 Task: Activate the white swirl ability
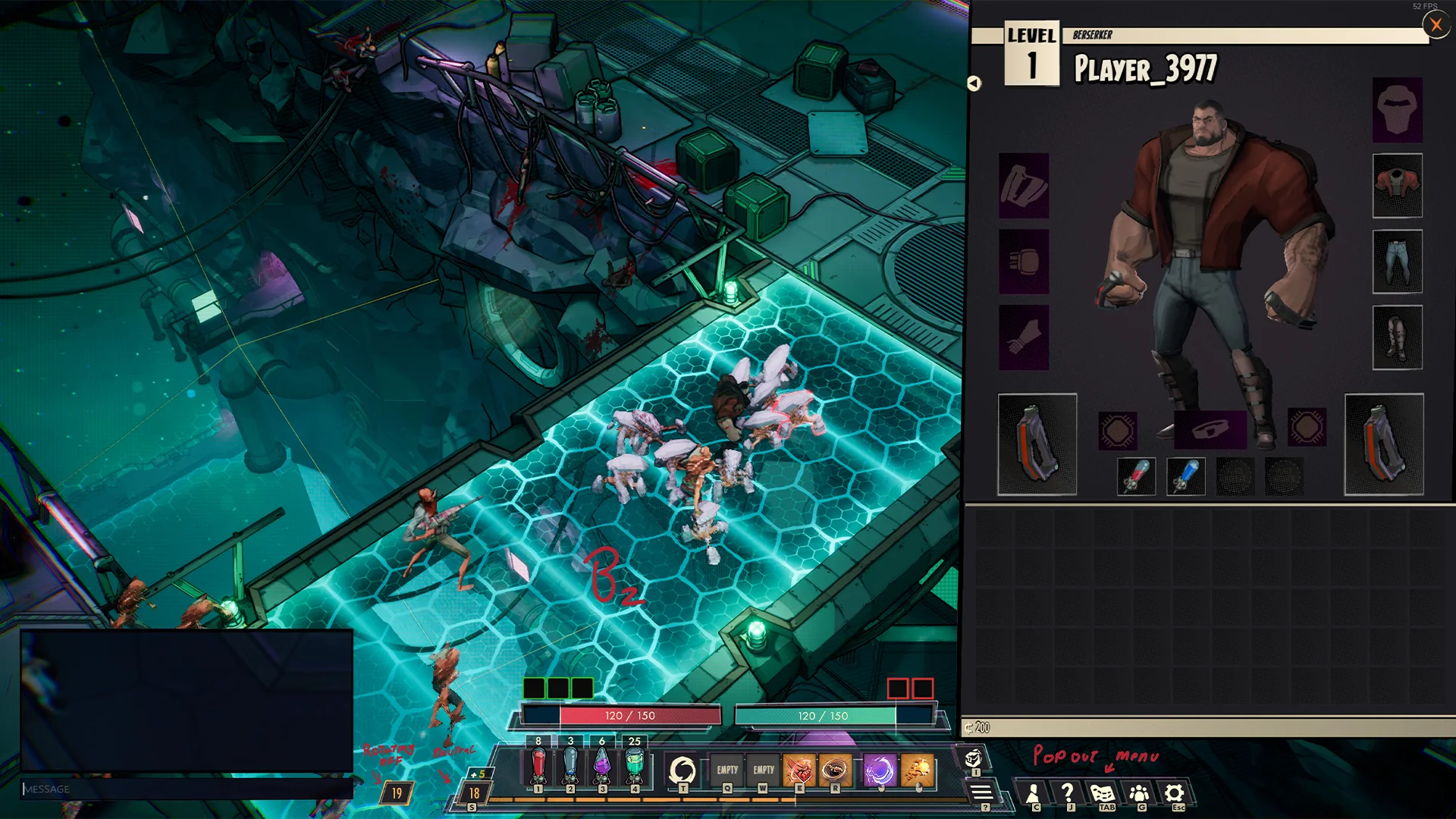[x=682, y=770]
